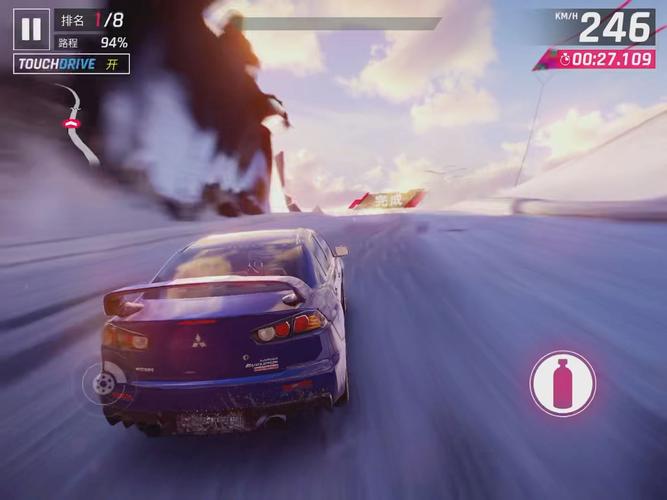Toggle the TouchDrive mode switch
The width and height of the screenshot is (667, 500).
click(72, 64)
